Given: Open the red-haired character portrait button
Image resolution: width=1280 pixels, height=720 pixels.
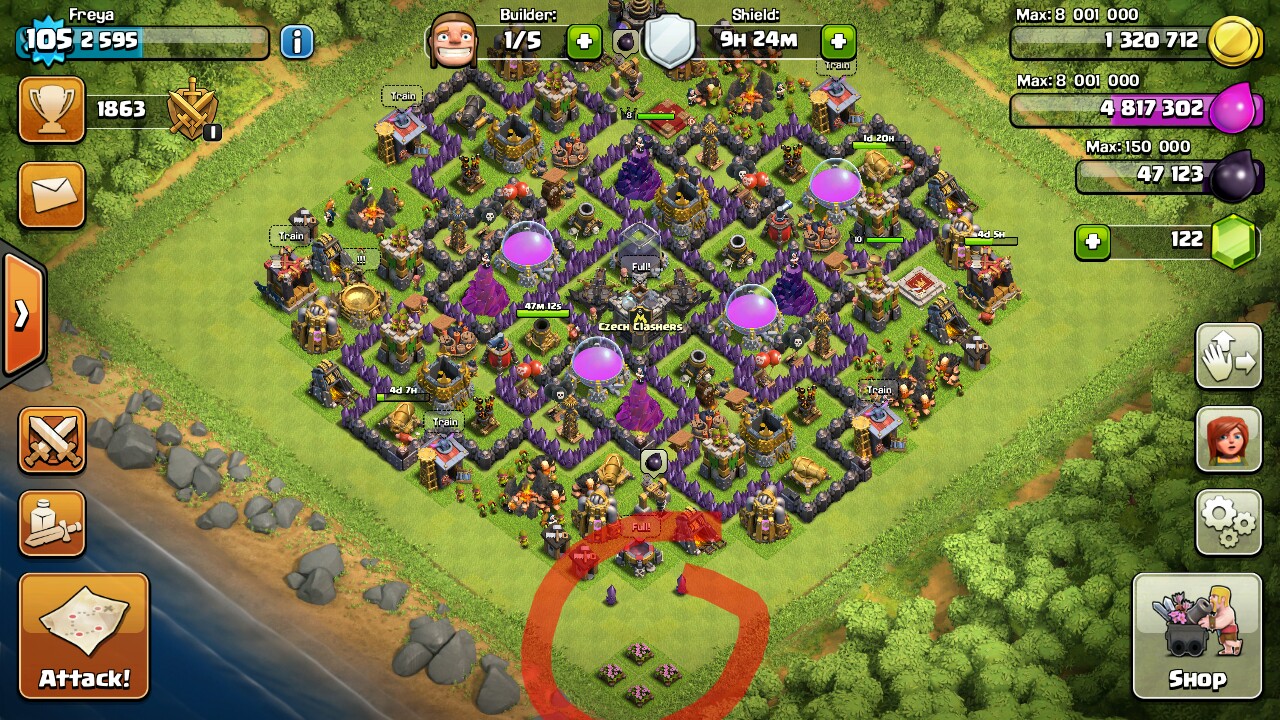Looking at the screenshot, I should [1228, 438].
